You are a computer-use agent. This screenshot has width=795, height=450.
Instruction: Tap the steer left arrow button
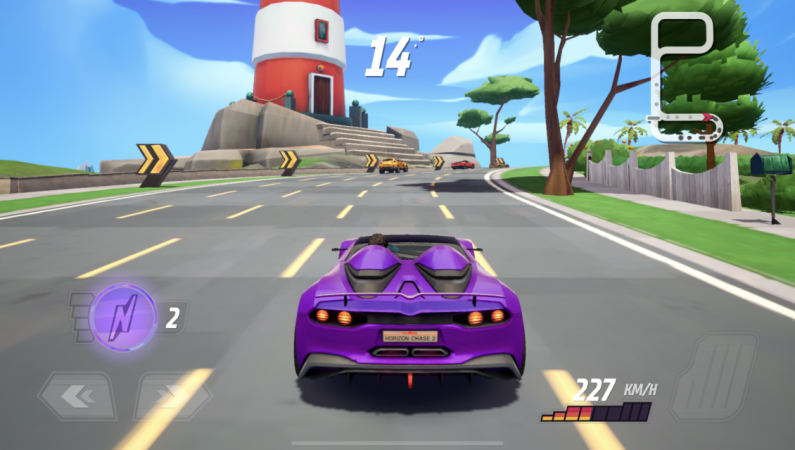[x=77, y=396]
